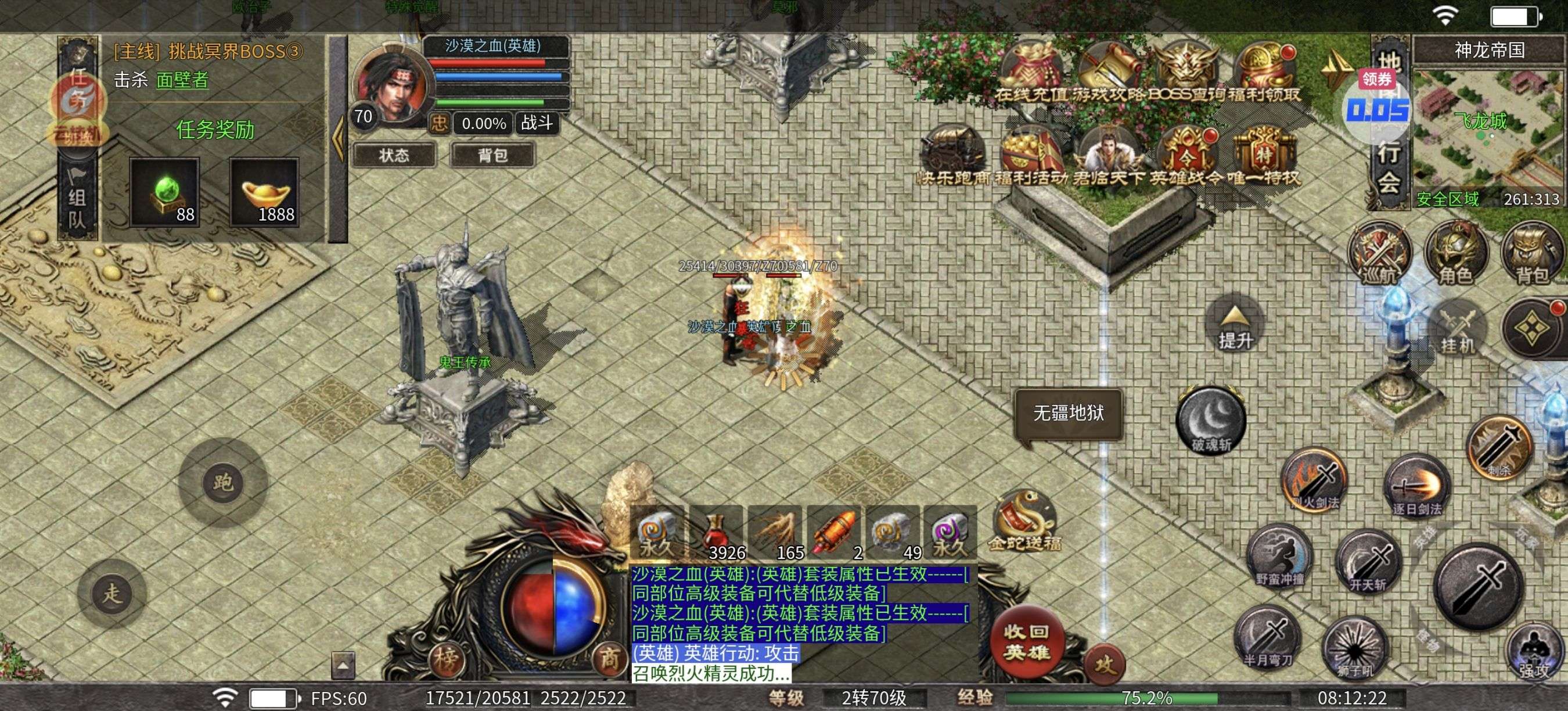Trigger the 野蛮冲撞 charge skill
This screenshot has height=711, width=1568.
click(1279, 556)
